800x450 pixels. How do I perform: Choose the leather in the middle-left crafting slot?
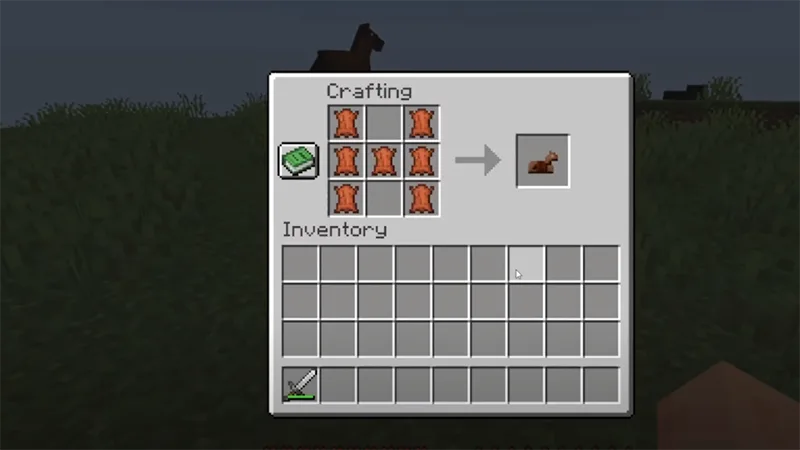[x=346, y=160]
